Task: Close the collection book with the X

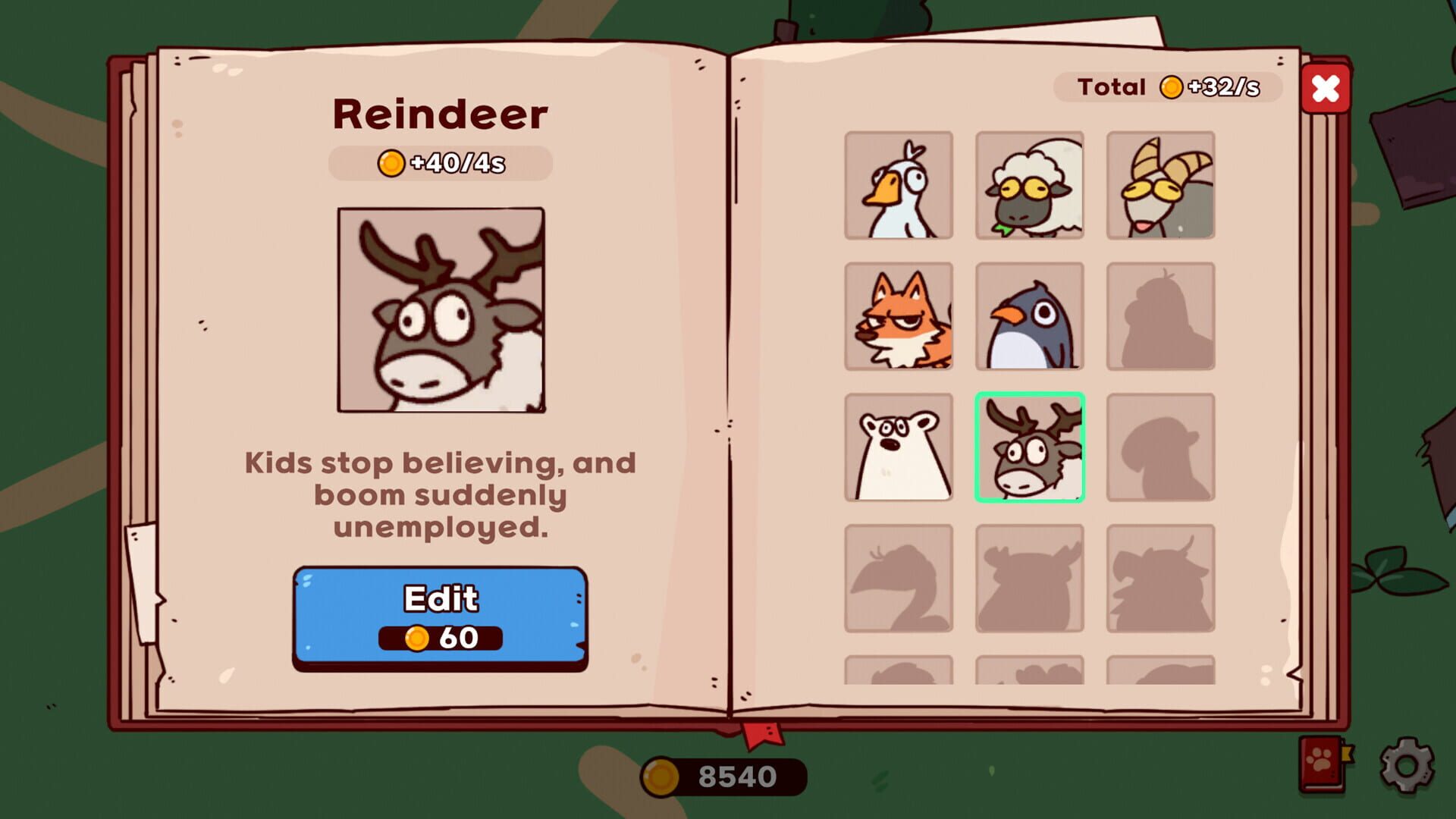Action: click(1326, 89)
